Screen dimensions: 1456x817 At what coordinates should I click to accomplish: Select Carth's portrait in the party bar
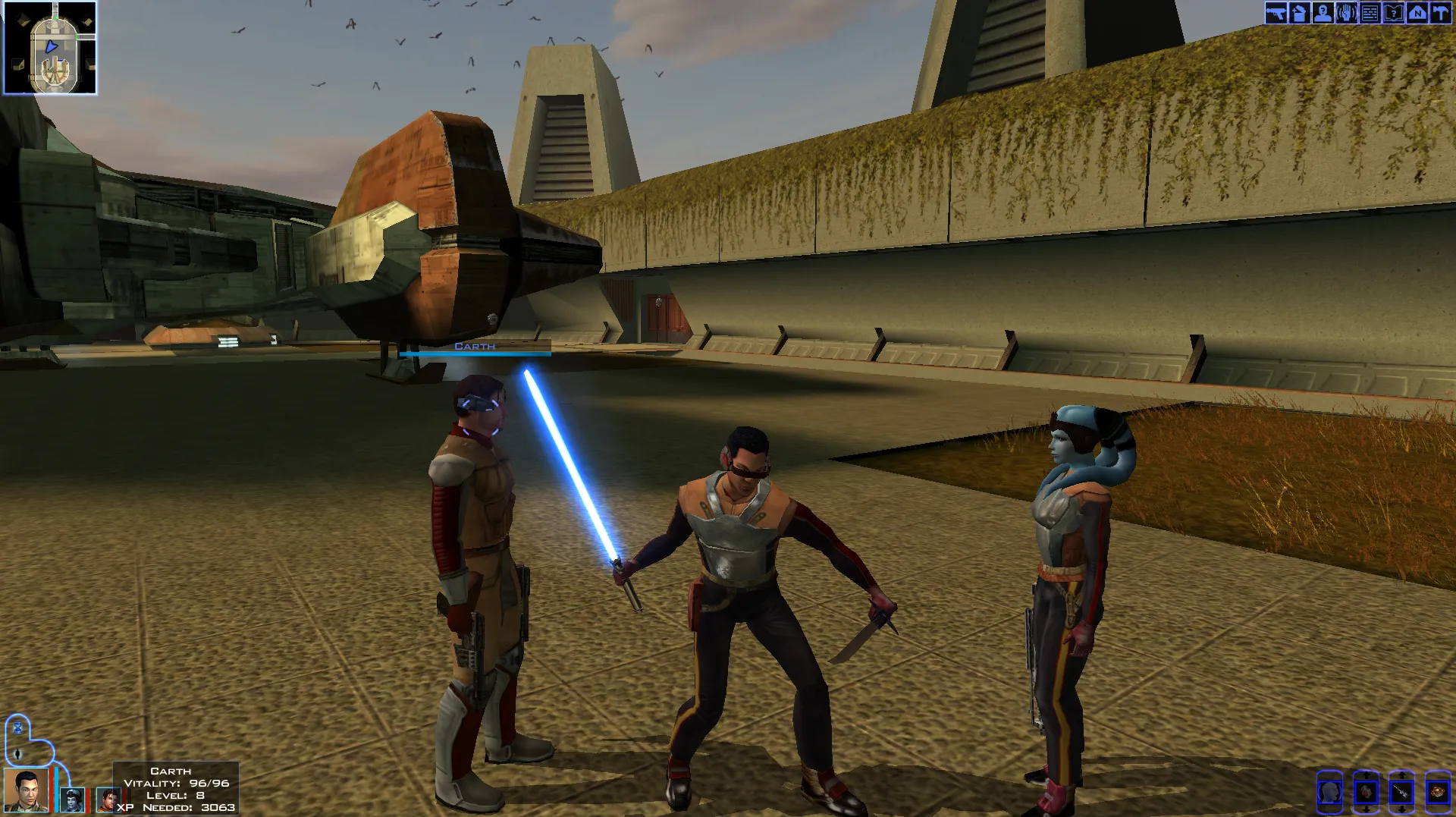pyautogui.click(x=25, y=791)
